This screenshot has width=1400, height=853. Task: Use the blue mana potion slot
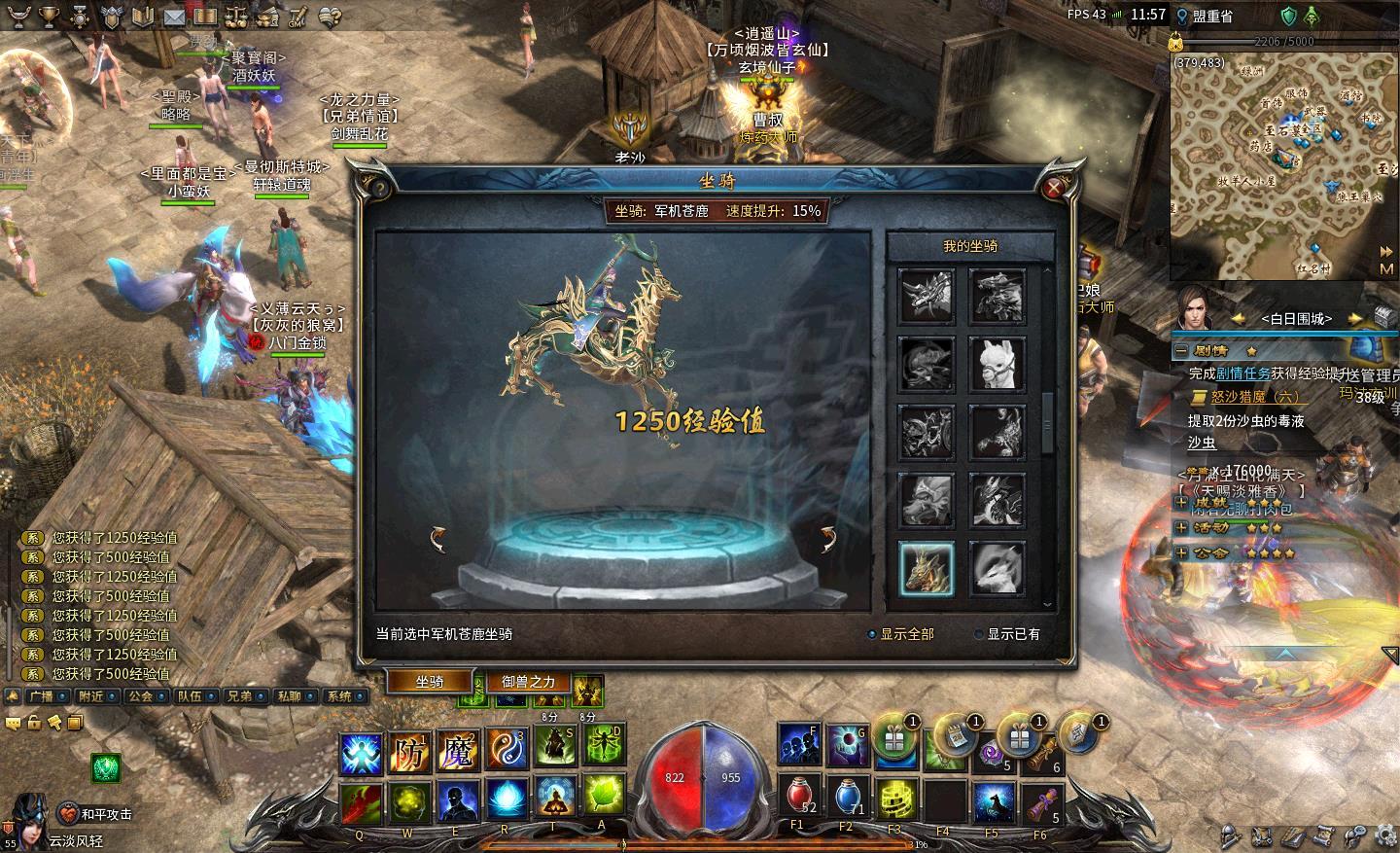pos(848,796)
